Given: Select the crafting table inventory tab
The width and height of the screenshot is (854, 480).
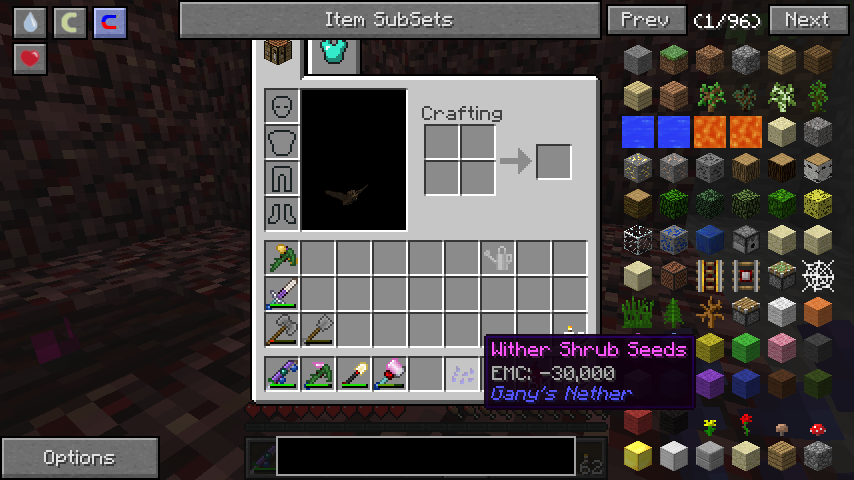Looking at the screenshot, I should pos(279,52).
